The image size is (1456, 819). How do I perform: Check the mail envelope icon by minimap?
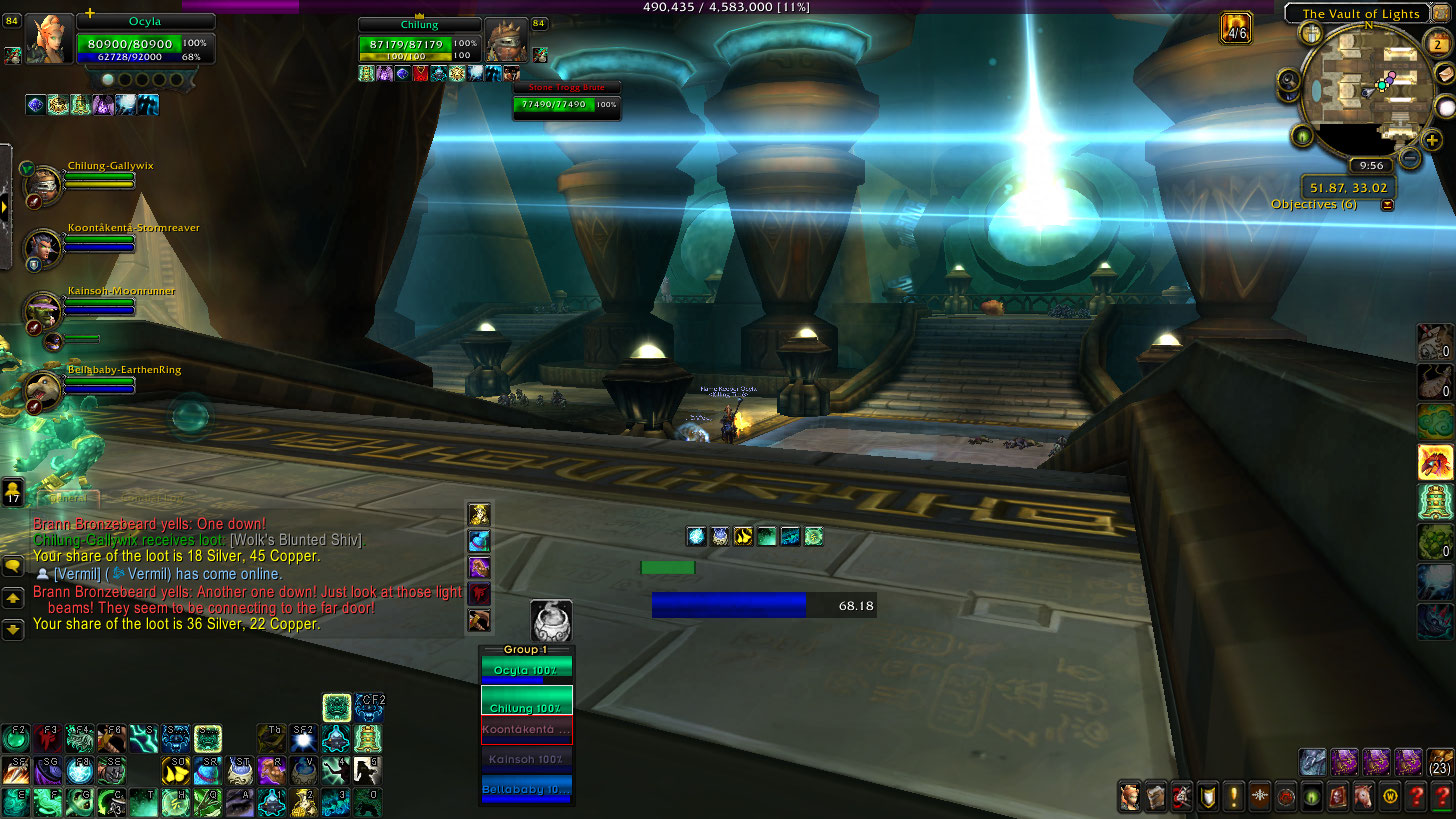[1443, 74]
